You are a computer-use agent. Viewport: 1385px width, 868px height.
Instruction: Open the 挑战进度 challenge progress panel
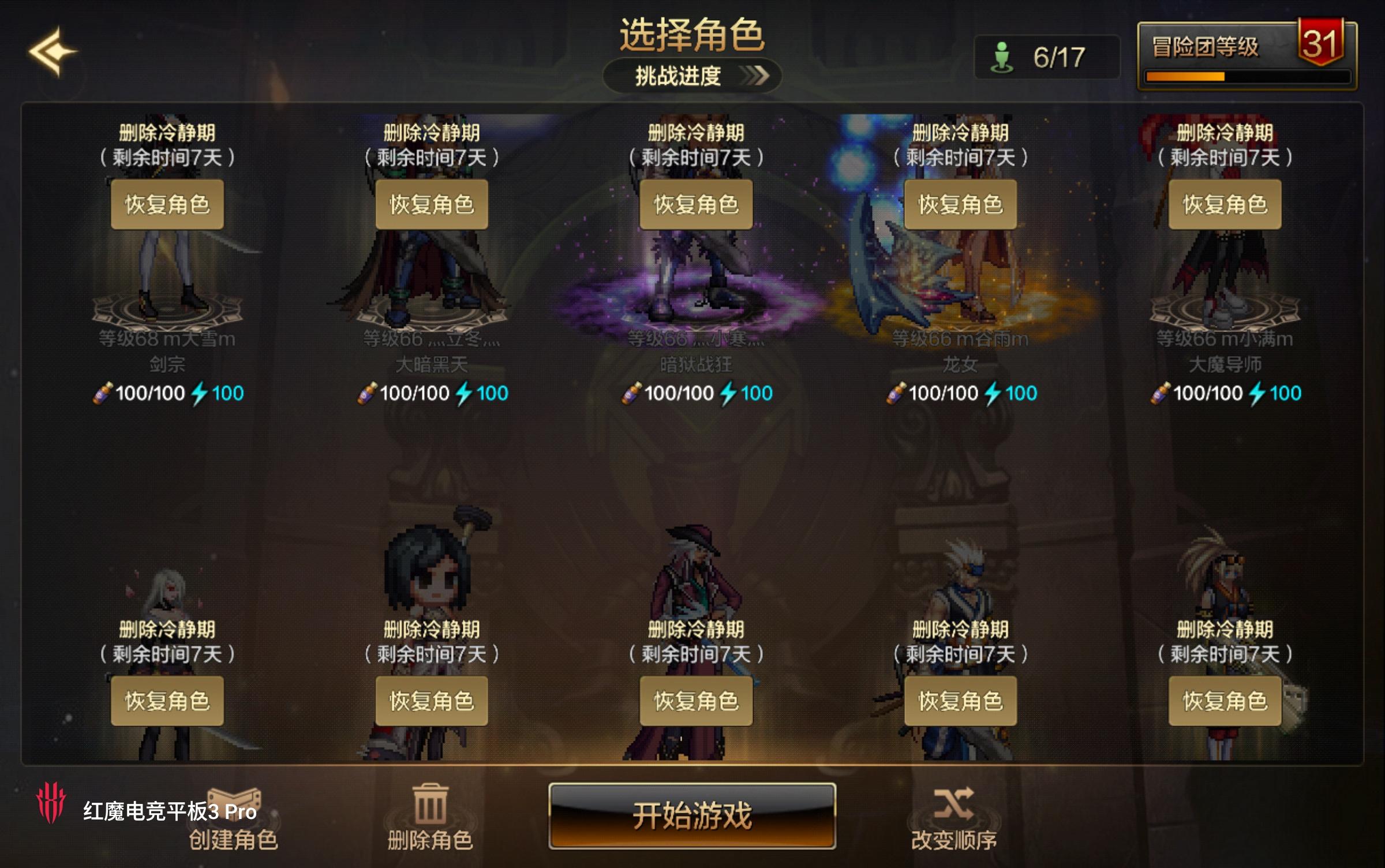coord(692,76)
